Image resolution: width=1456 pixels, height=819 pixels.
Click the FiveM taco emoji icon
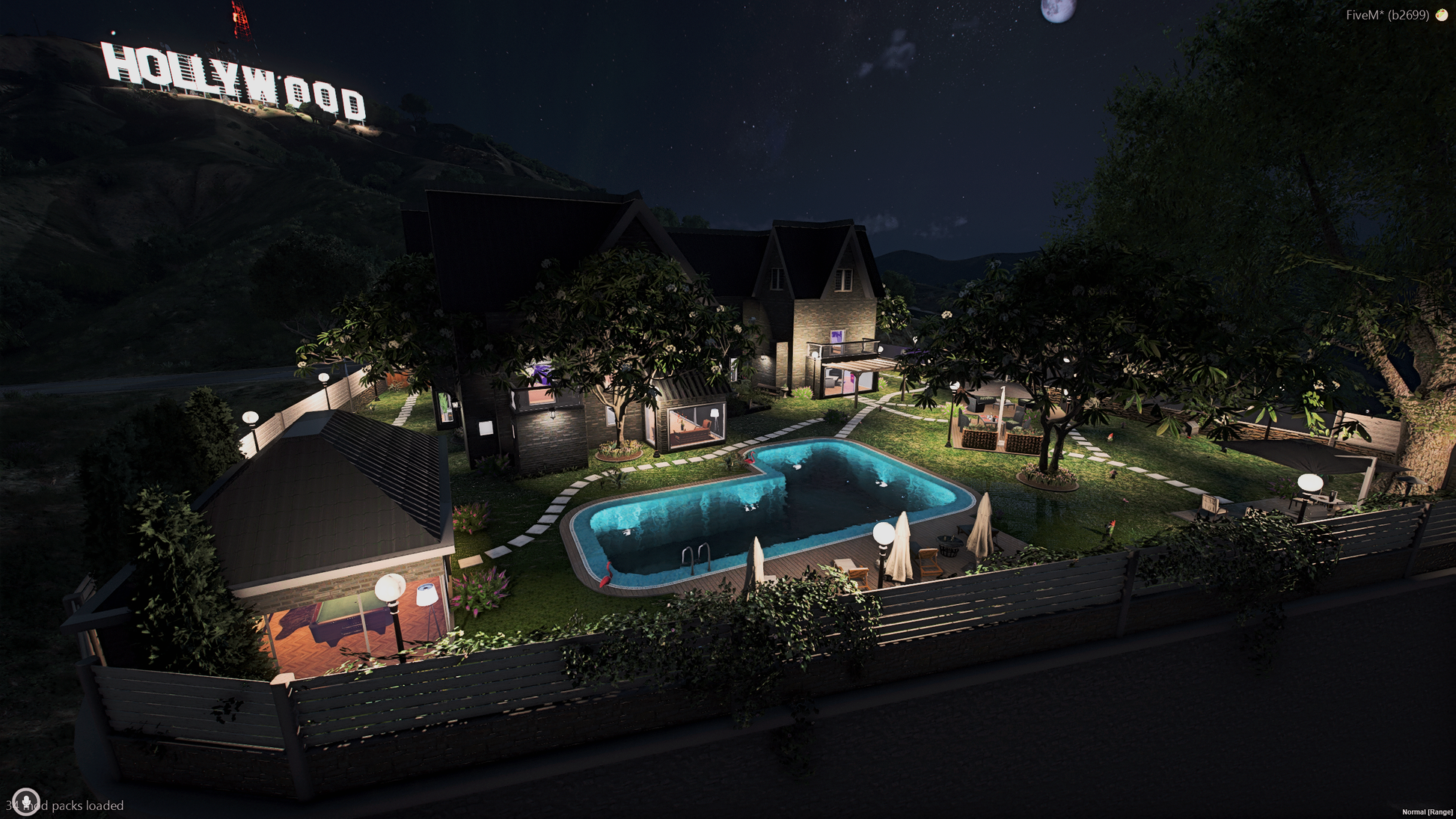1441,15
